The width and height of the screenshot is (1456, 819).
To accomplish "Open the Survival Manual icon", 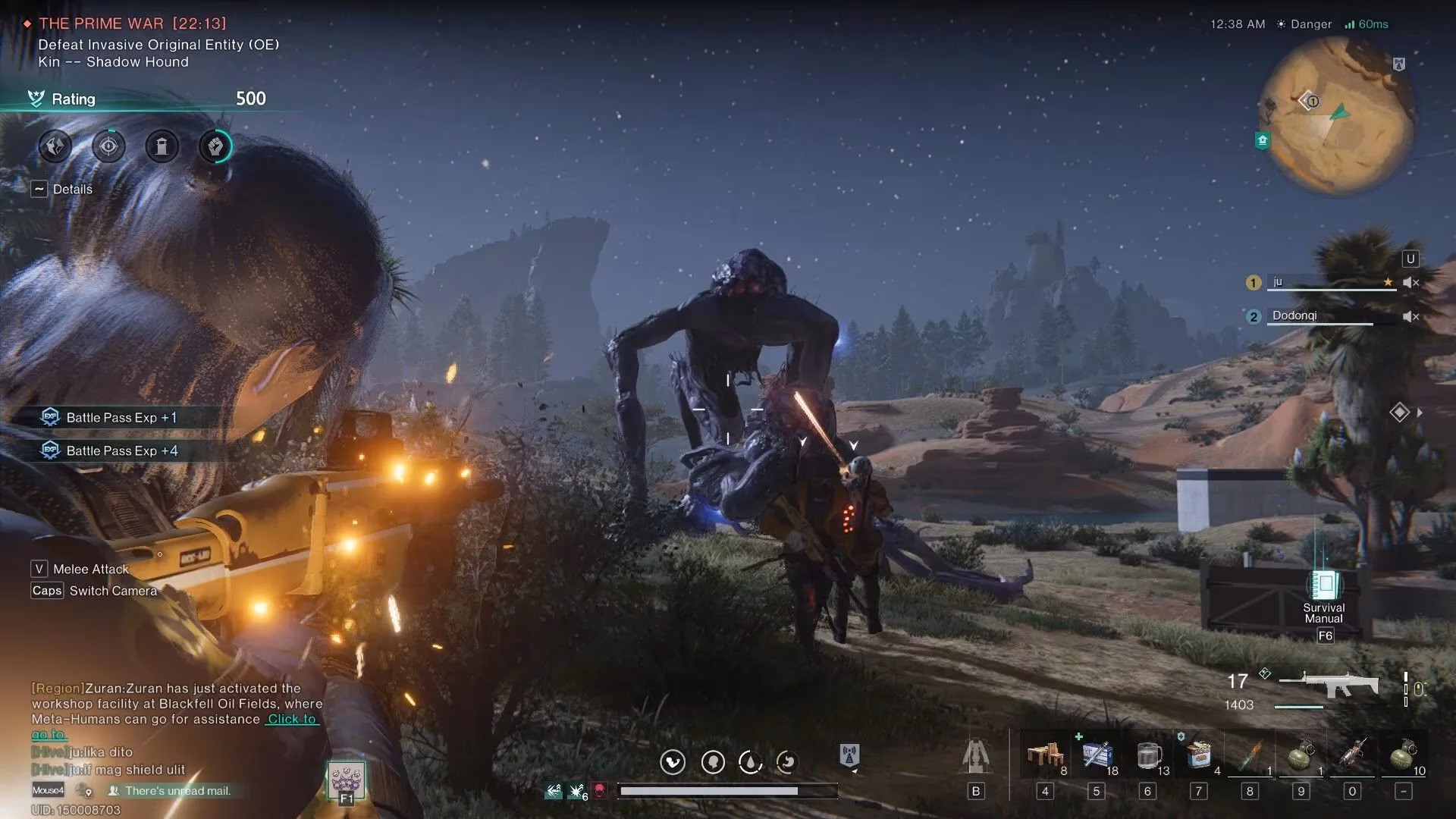I will coord(1323,585).
